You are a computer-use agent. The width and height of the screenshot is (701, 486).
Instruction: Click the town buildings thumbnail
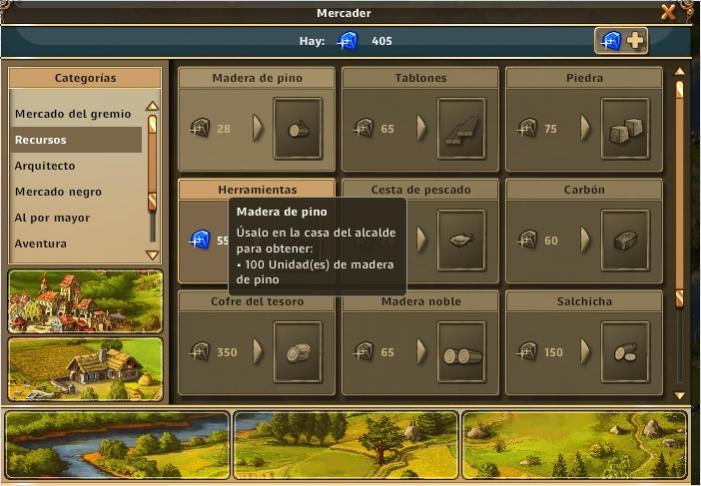point(85,301)
